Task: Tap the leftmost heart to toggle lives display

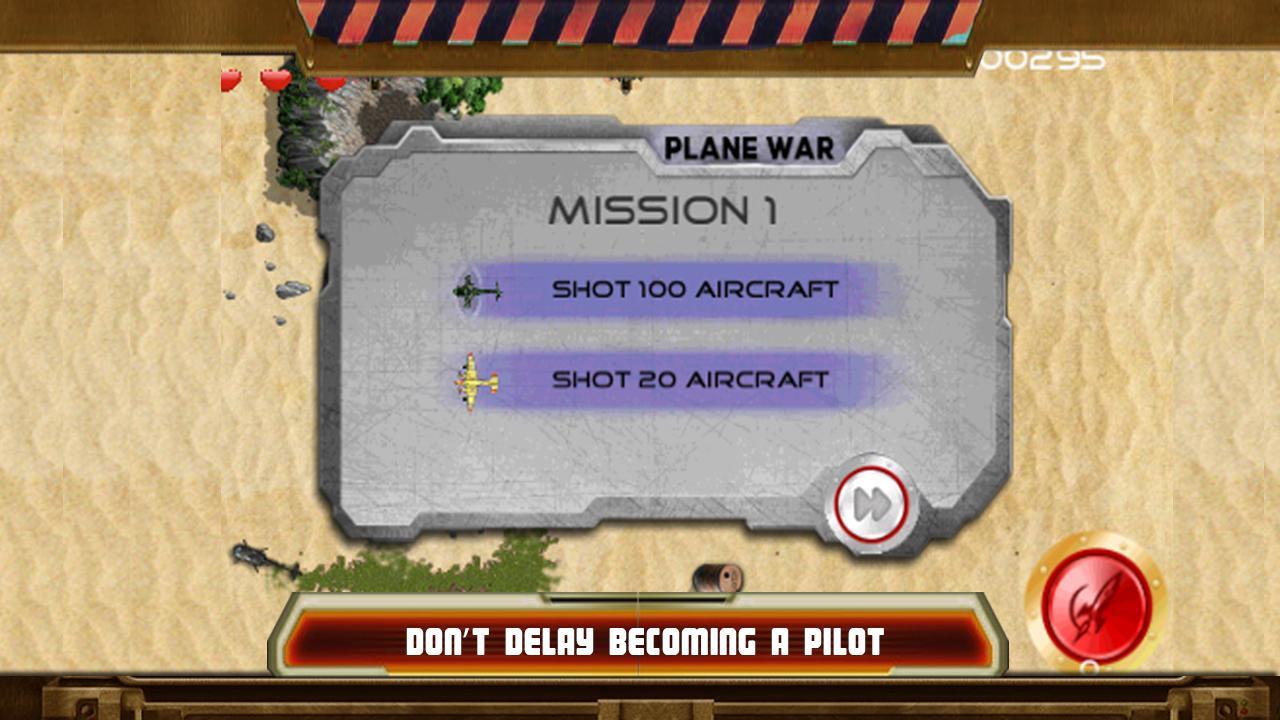Action: (230, 80)
